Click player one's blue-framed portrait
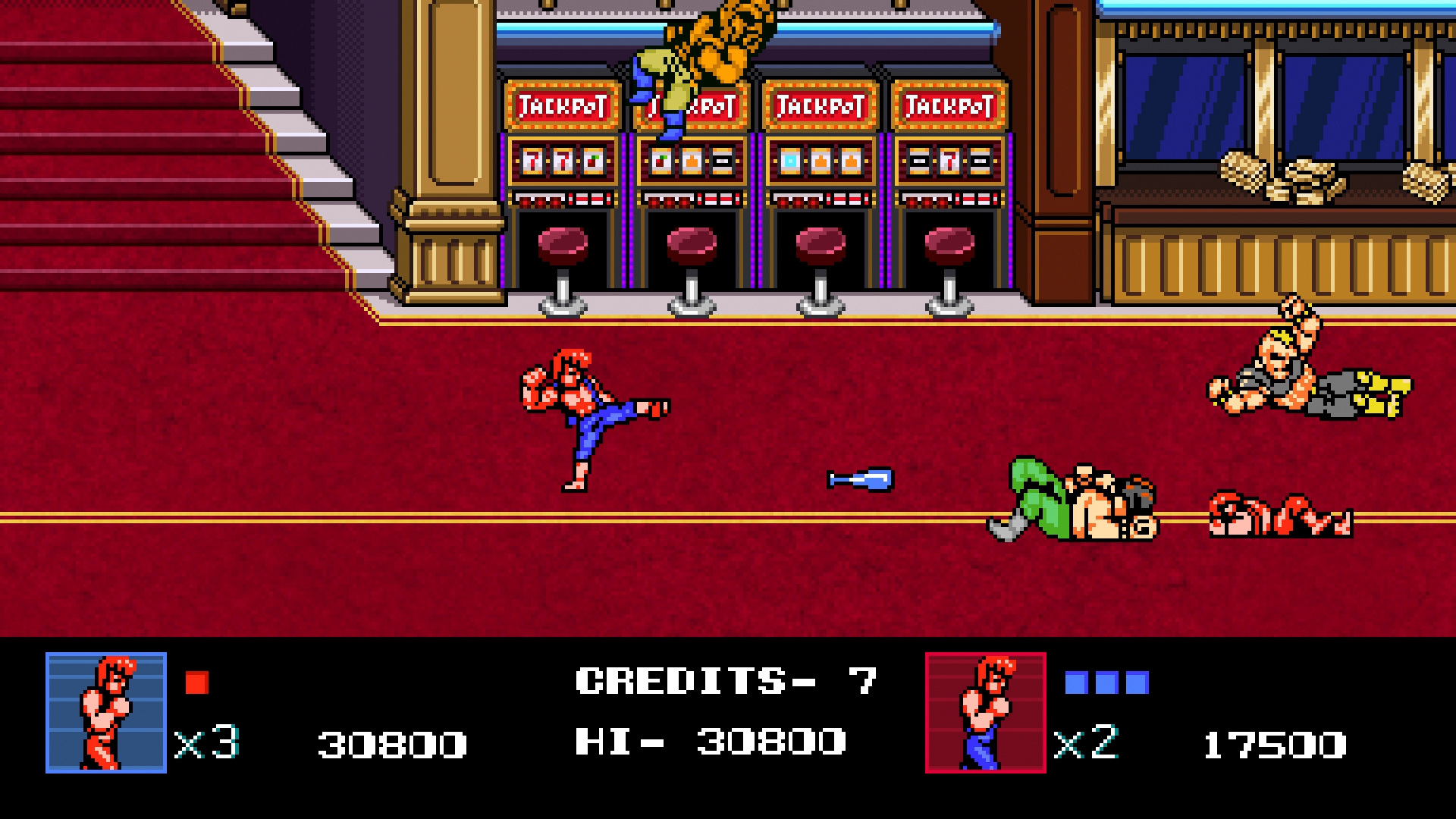 pyautogui.click(x=106, y=712)
